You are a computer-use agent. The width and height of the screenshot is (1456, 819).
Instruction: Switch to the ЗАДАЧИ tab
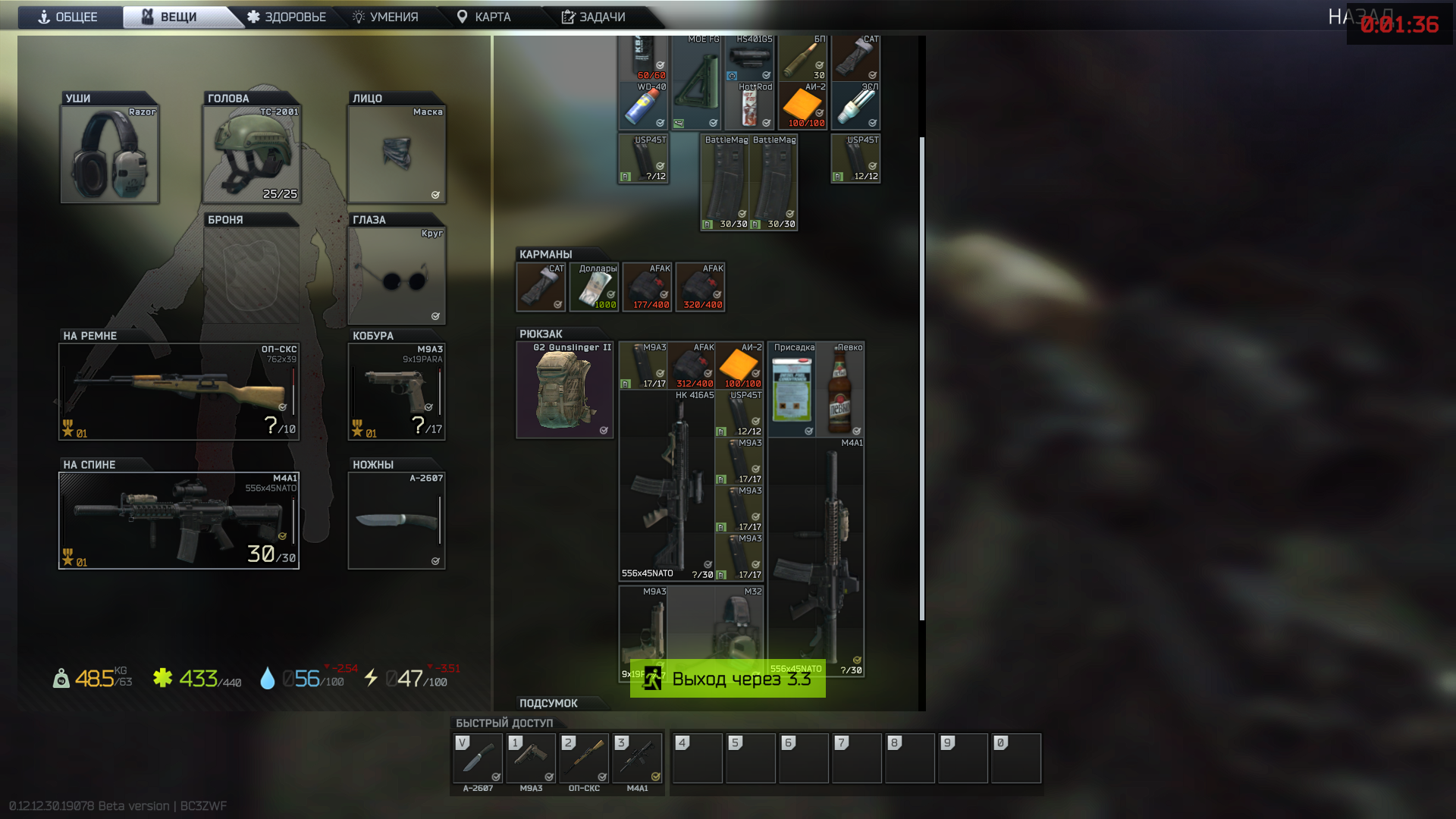click(593, 17)
